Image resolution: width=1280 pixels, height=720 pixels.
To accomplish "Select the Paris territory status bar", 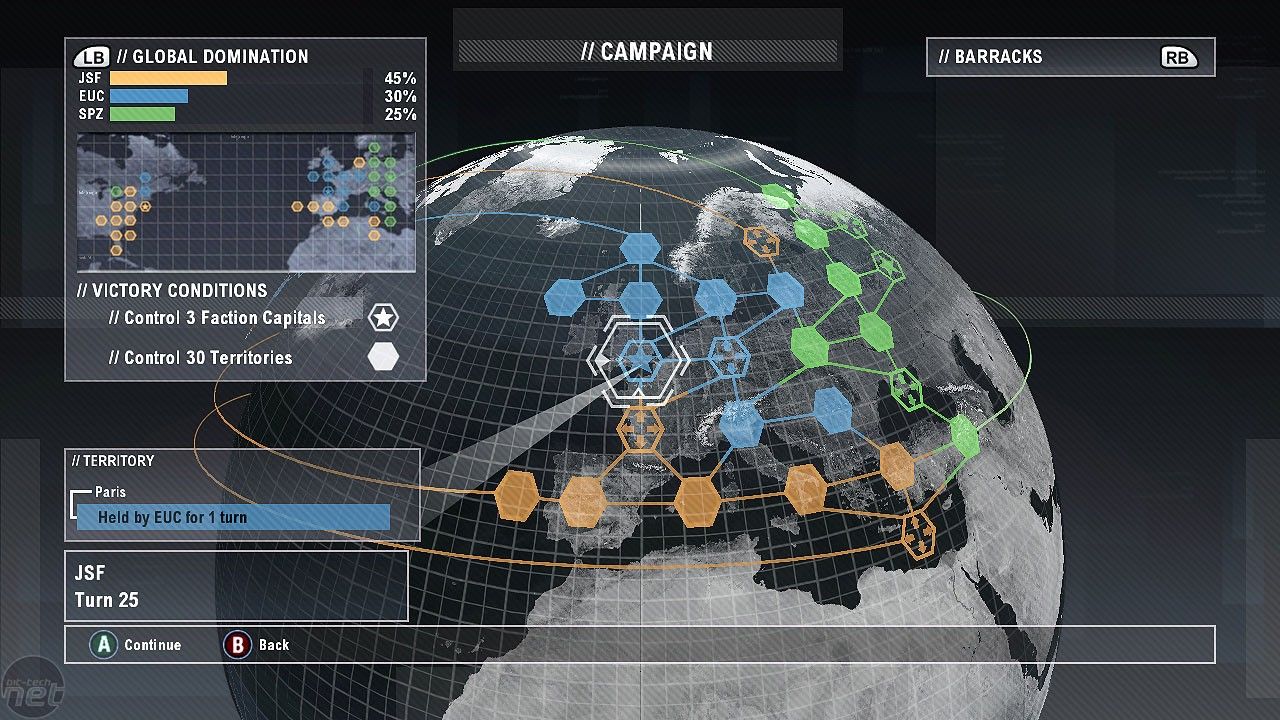I will click(x=233, y=517).
